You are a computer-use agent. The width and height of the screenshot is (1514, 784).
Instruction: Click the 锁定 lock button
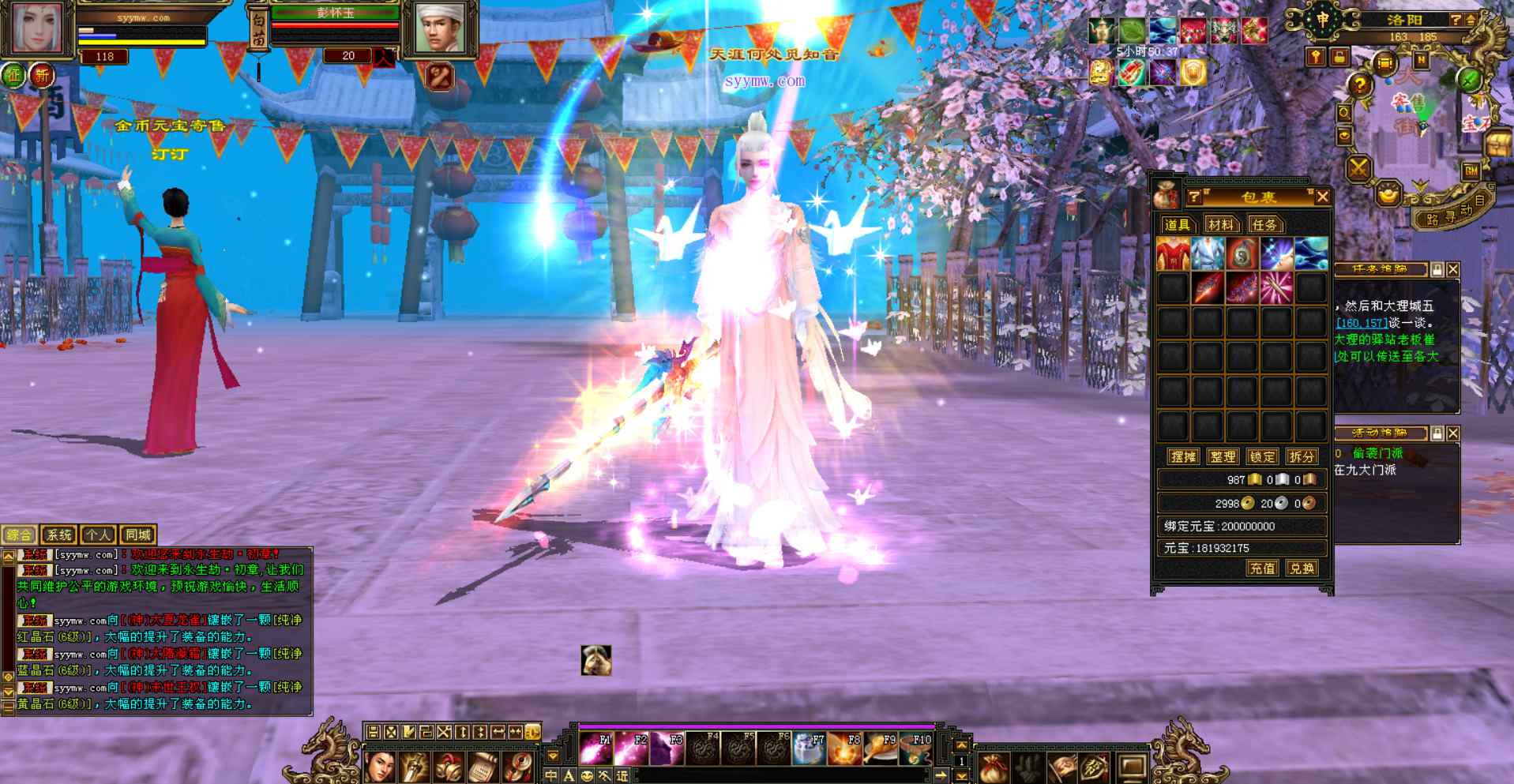pyautogui.click(x=1262, y=456)
